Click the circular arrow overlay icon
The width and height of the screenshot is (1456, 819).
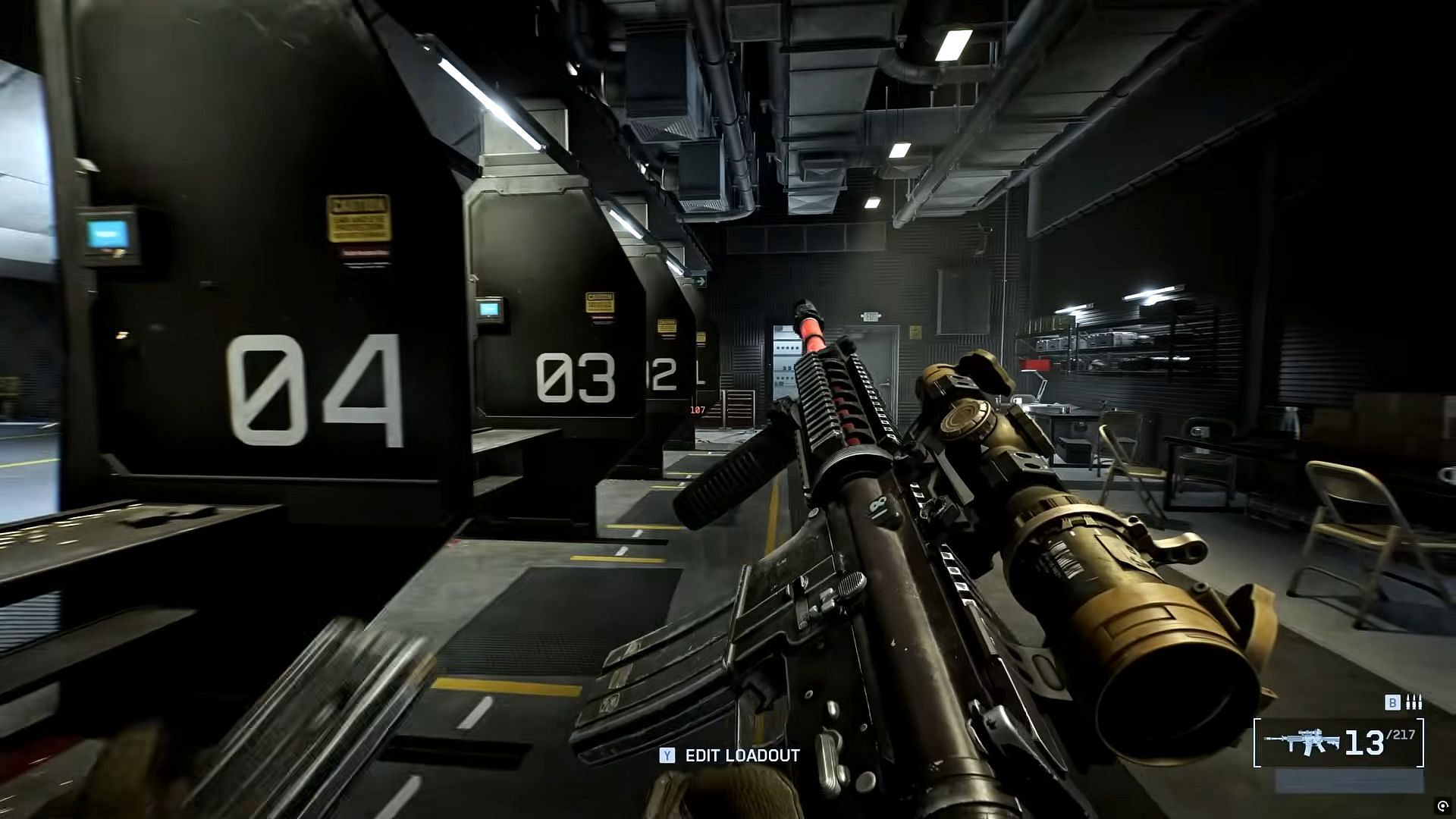point(1442,806)
